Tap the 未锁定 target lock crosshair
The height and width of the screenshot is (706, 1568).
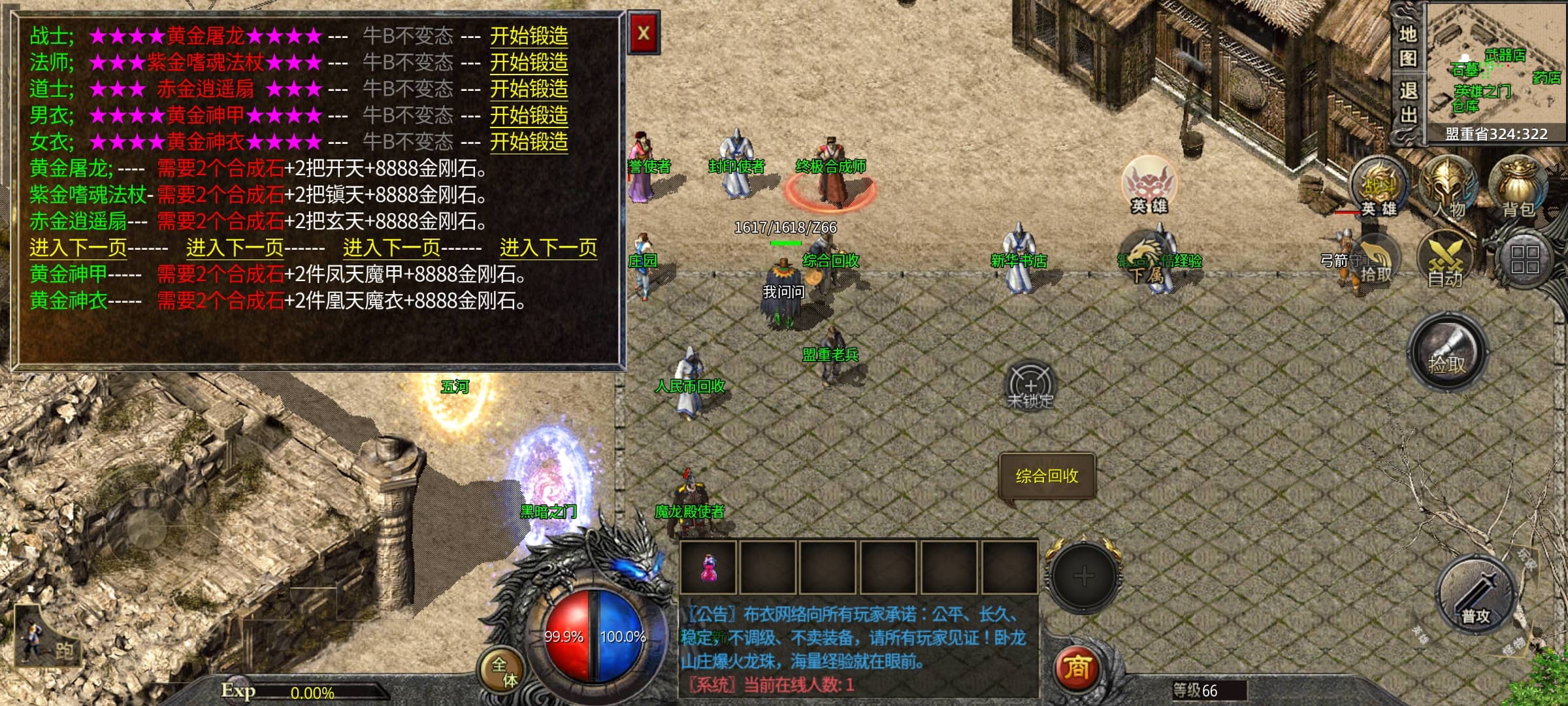point(1030,386)
